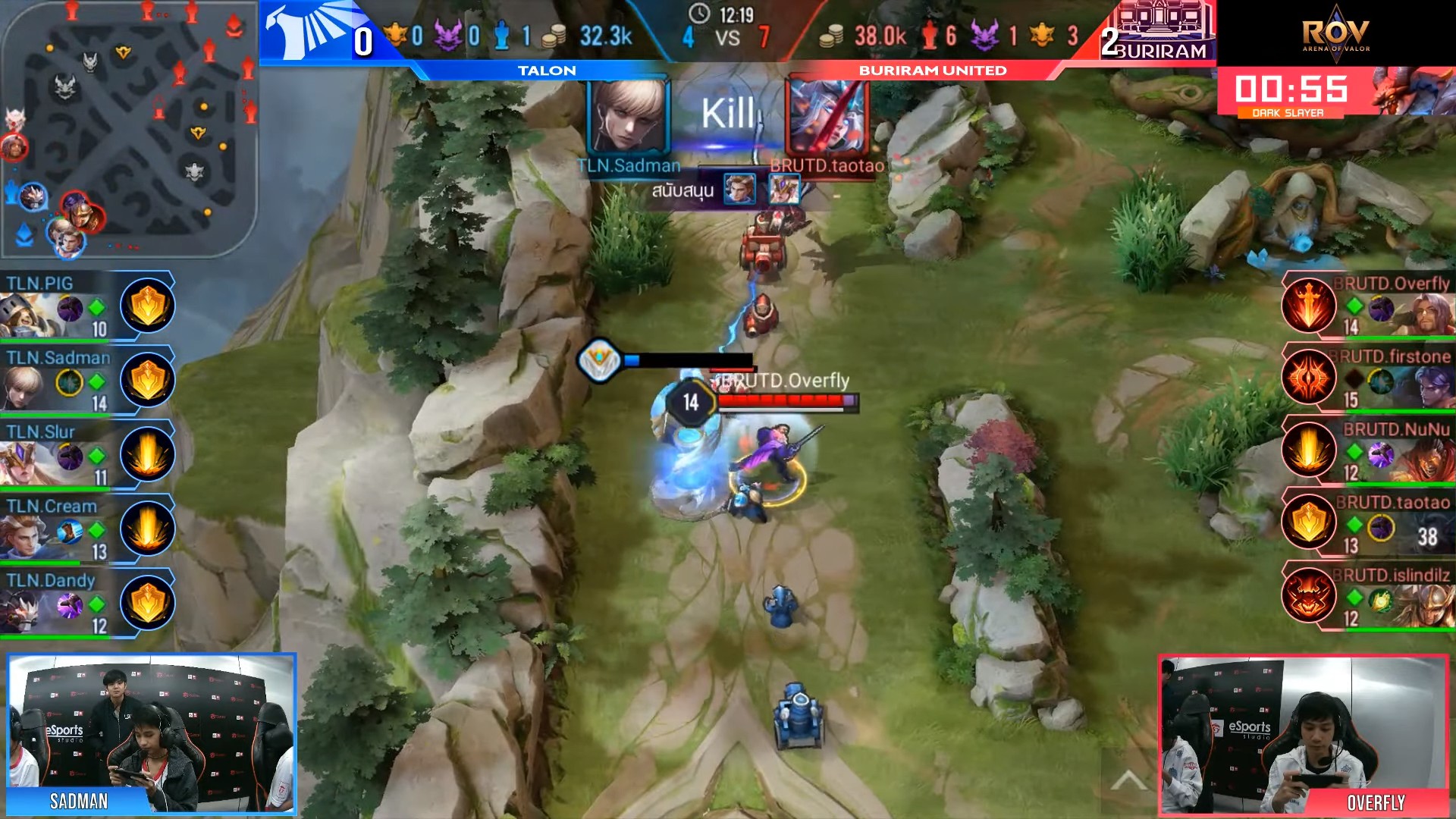The width and height of the screenshot is (1456, 819).
Task: Open the OVERFLY player webcam feed
Action: coord(1304,736)
